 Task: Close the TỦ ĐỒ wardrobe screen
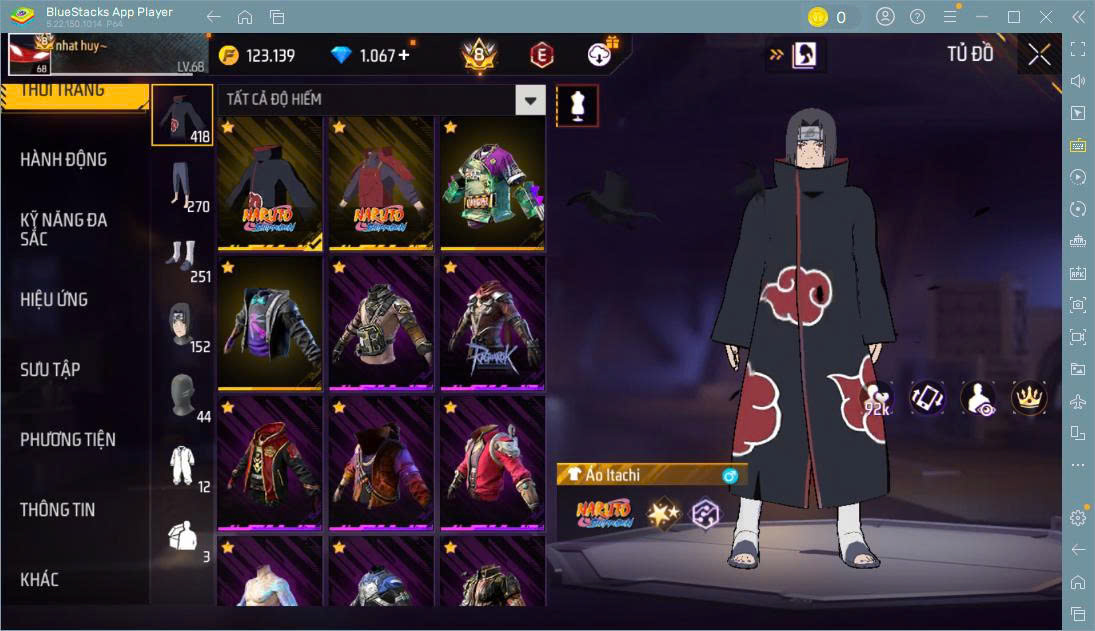(x=1039, y=55)
